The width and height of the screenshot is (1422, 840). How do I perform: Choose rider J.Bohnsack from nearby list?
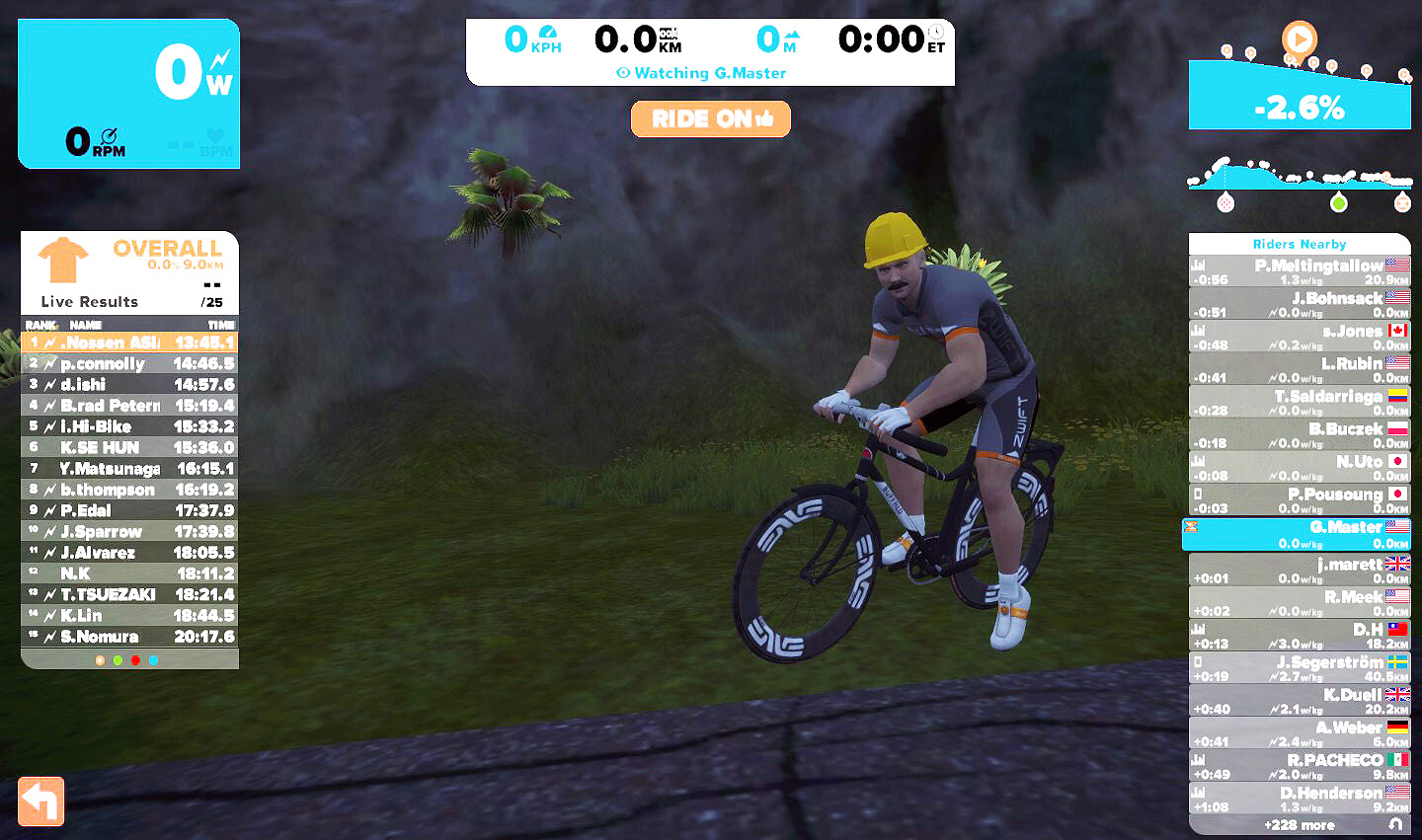1300,304
